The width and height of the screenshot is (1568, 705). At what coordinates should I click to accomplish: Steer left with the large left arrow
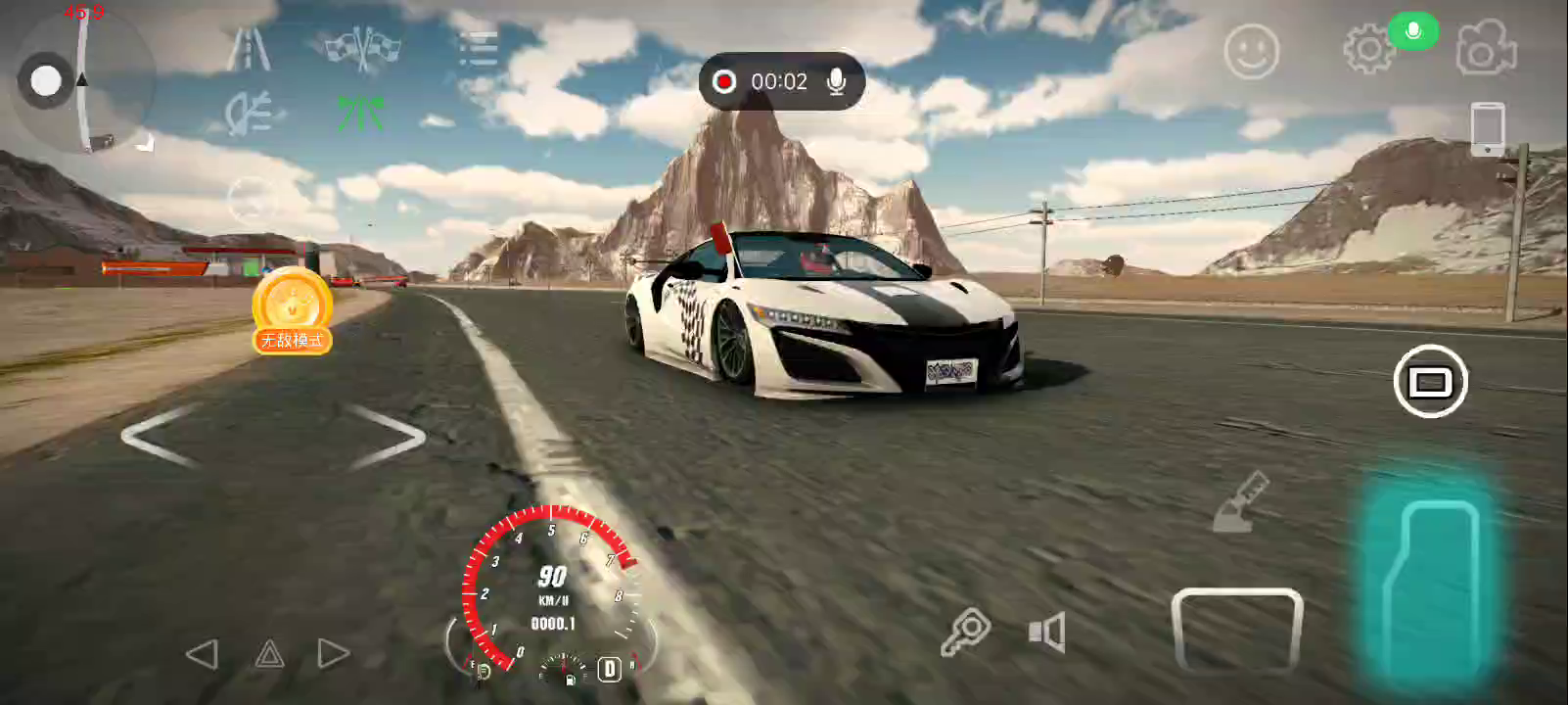[x=160, y=436]
